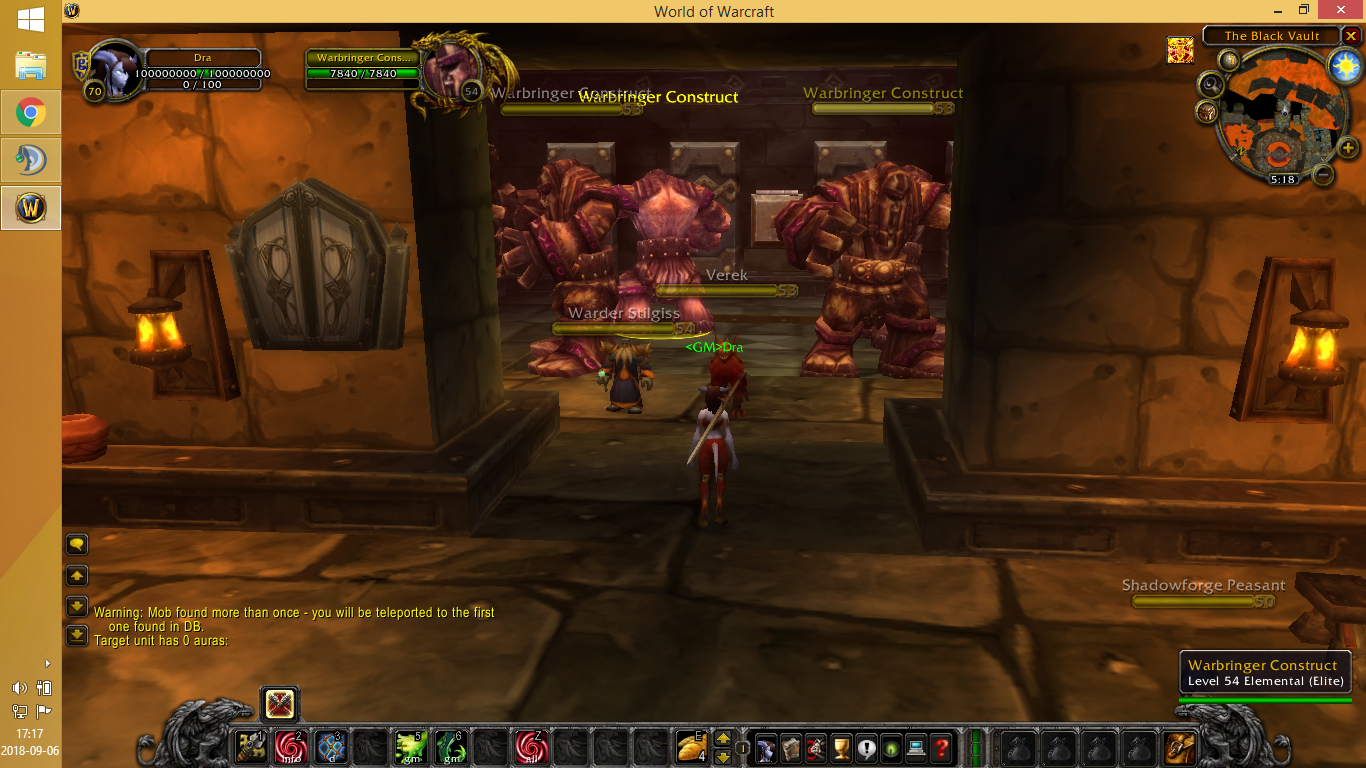Click the red dungeon icon above the minimap
Viewport: 1366px width, 768px height.
click(x=1181, y=49)
